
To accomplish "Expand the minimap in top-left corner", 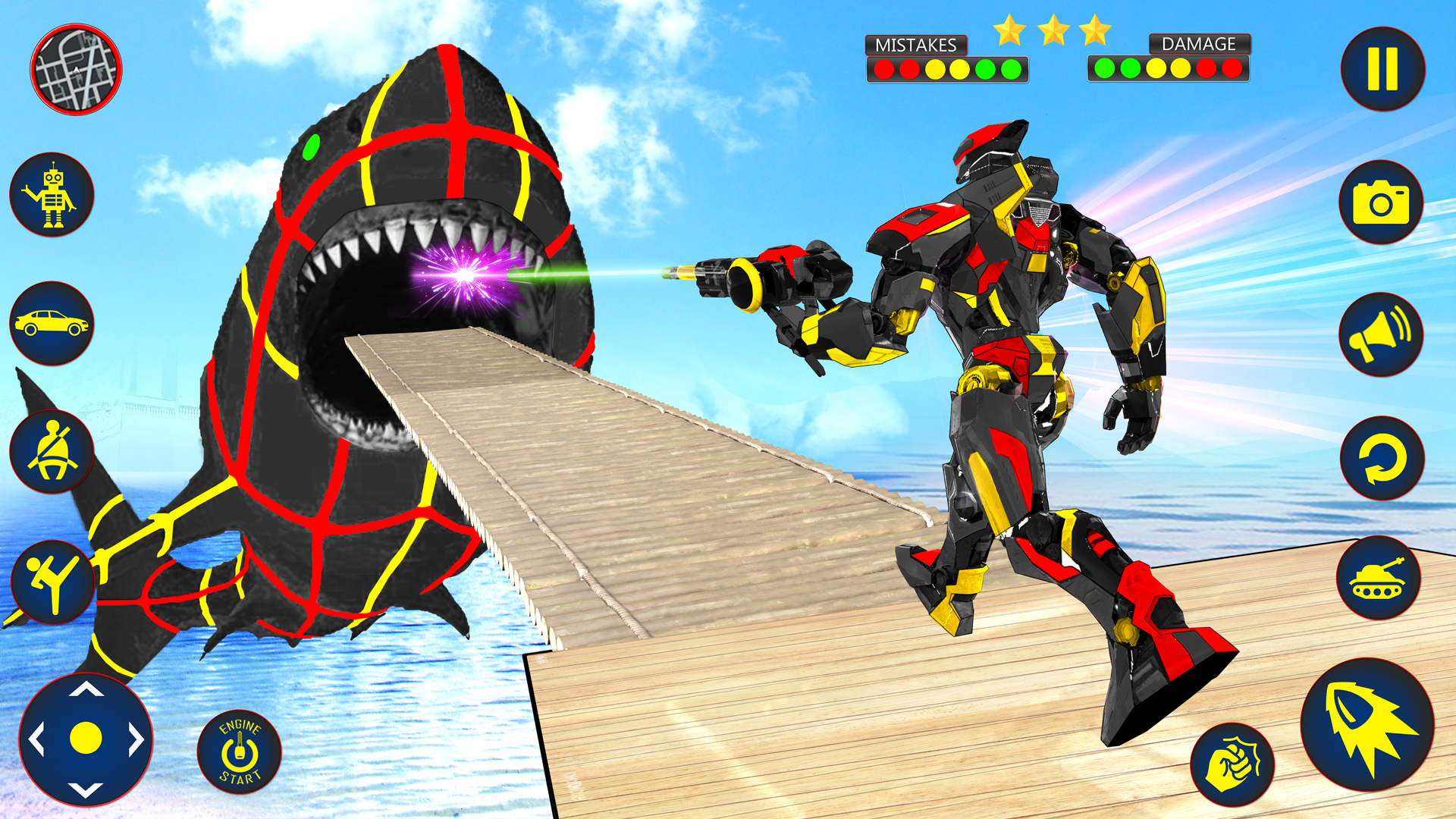I will (76, 68).
